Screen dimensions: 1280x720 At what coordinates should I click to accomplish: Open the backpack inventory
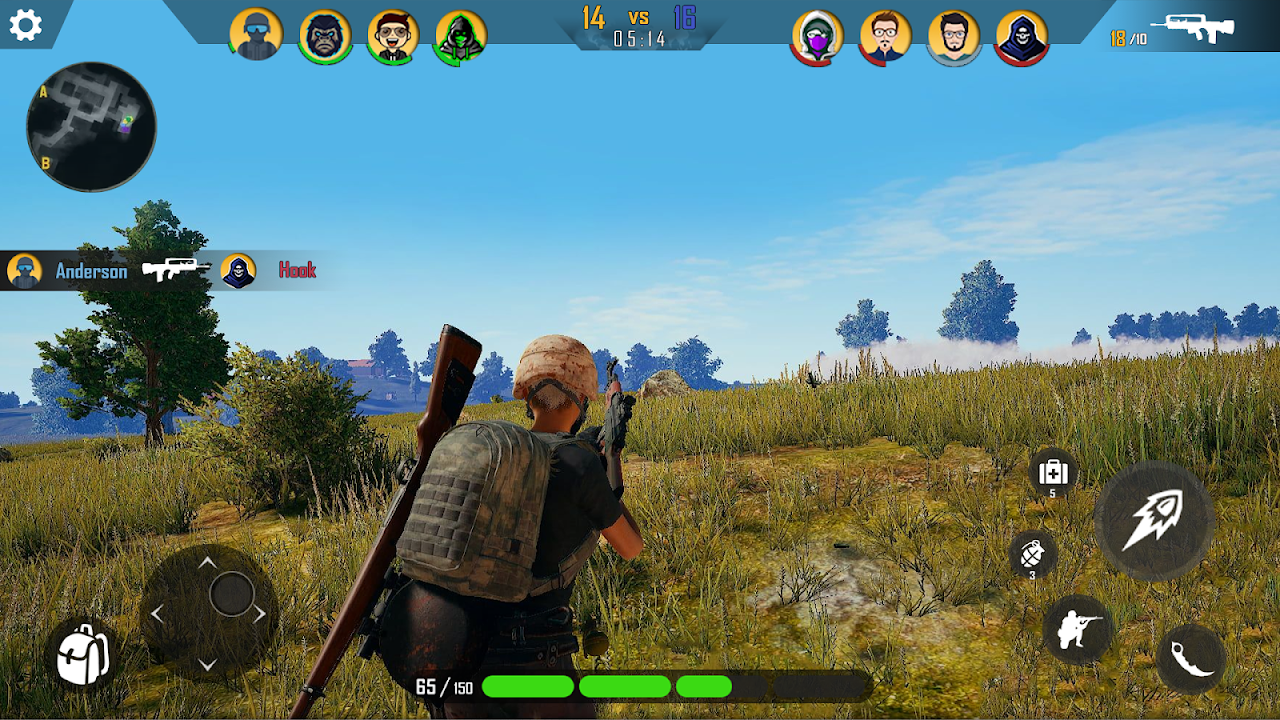coord(83,656)
